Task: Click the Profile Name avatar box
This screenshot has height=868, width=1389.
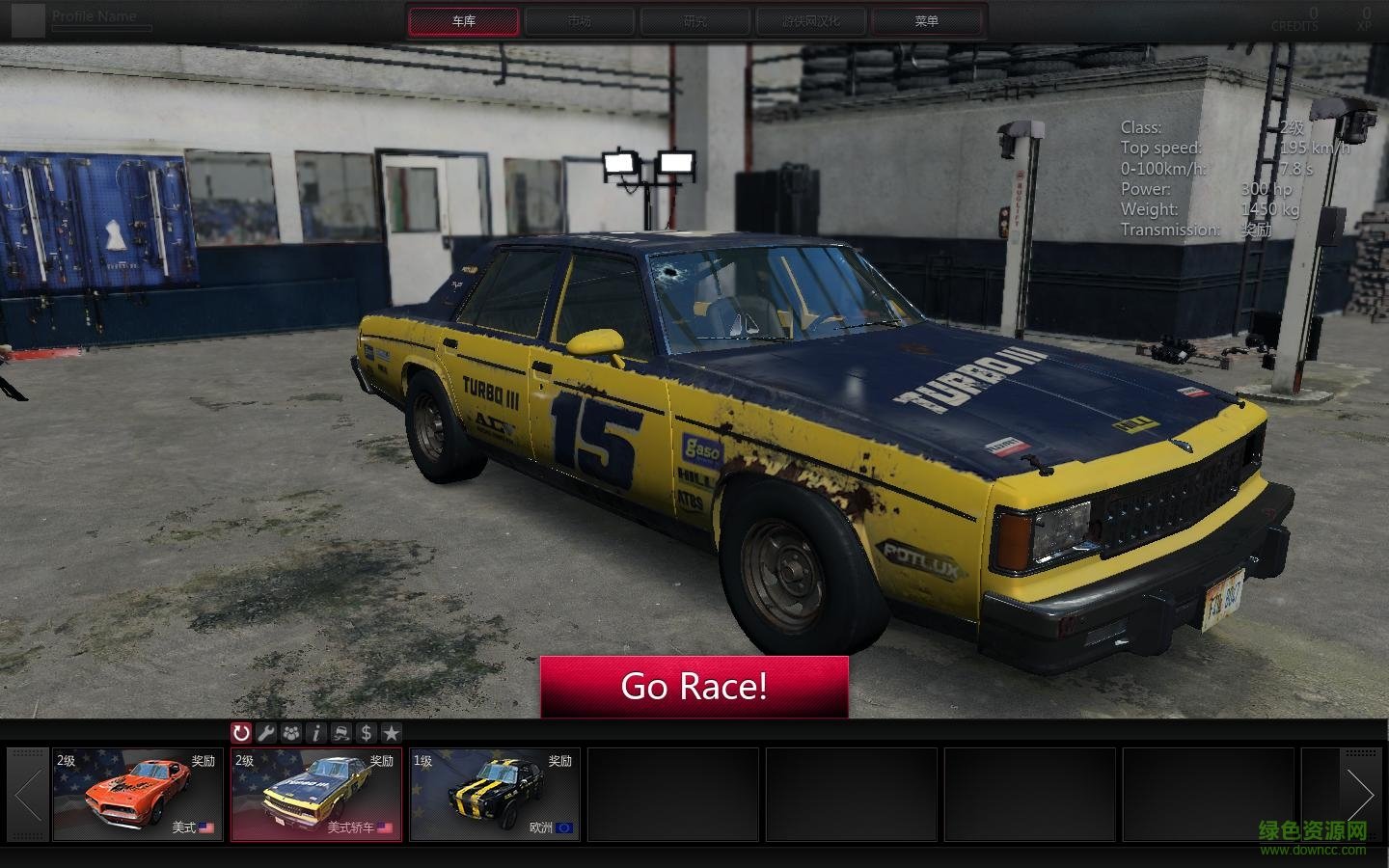Action: pyautogui.click(x=29, y=19)
